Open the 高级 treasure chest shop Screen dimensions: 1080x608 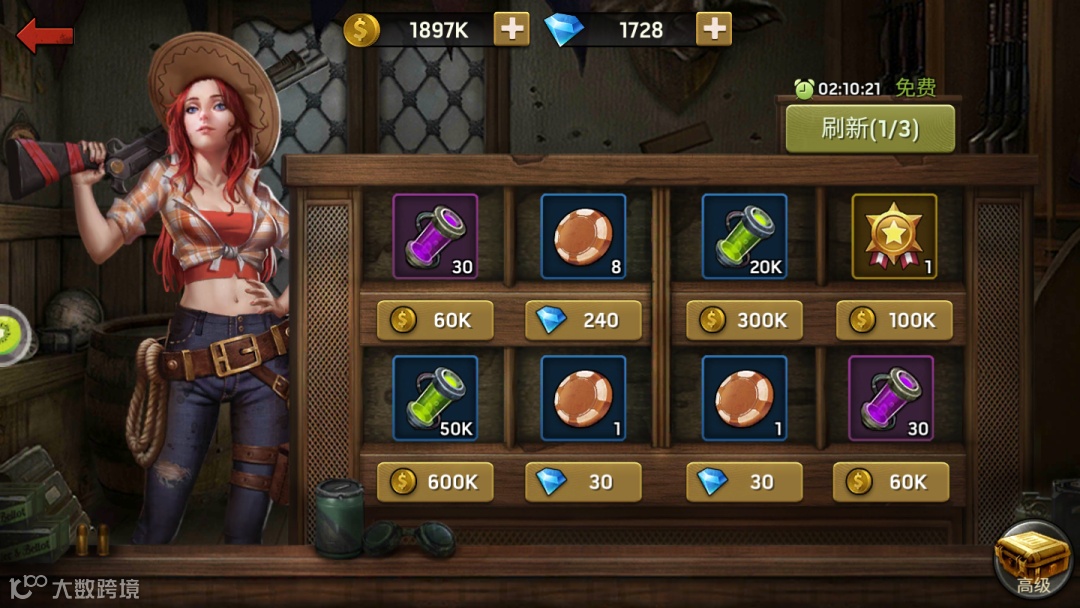pyautogui.click(x=1033, y=561)
